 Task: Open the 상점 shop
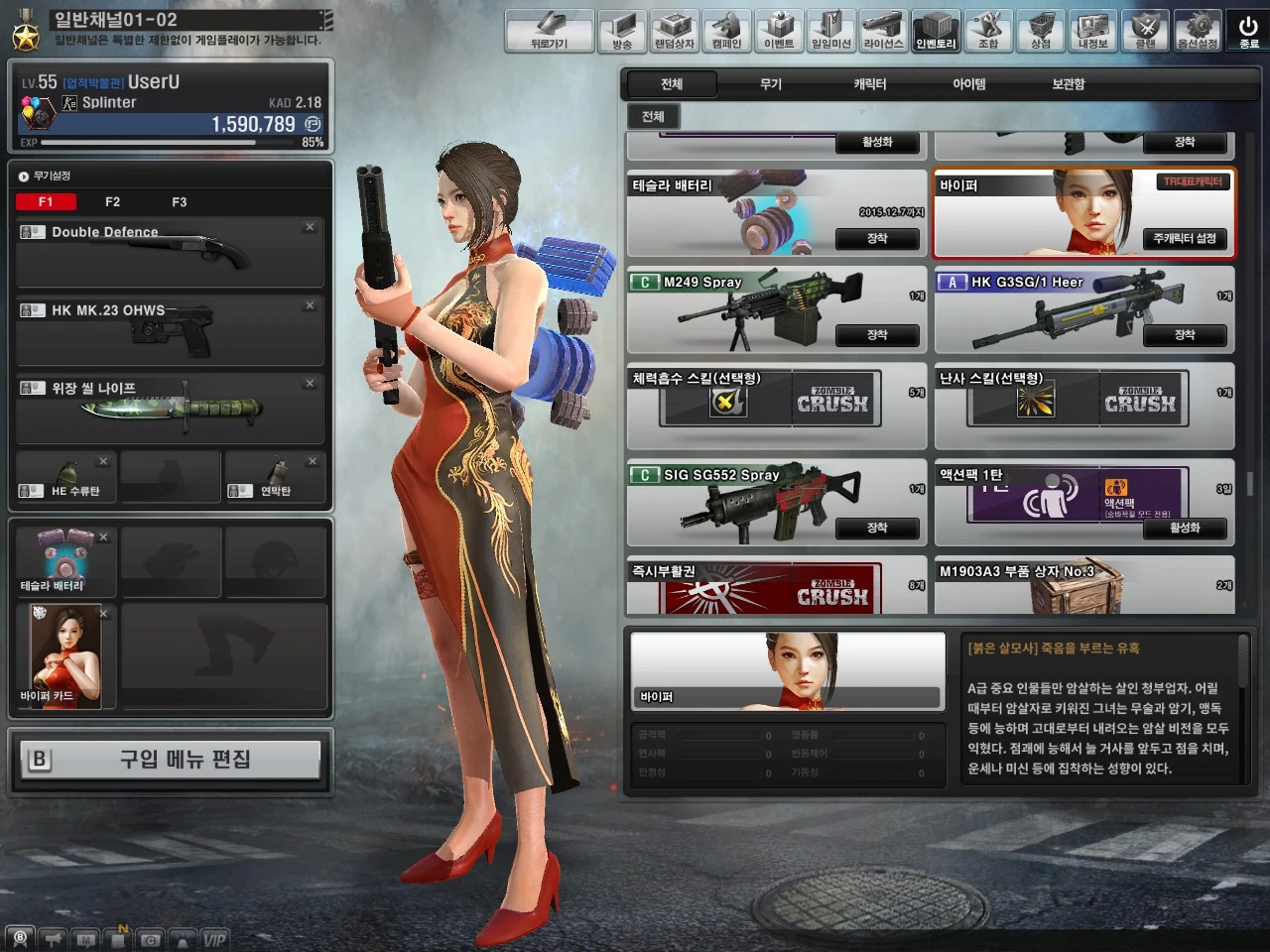[1041, 31]
